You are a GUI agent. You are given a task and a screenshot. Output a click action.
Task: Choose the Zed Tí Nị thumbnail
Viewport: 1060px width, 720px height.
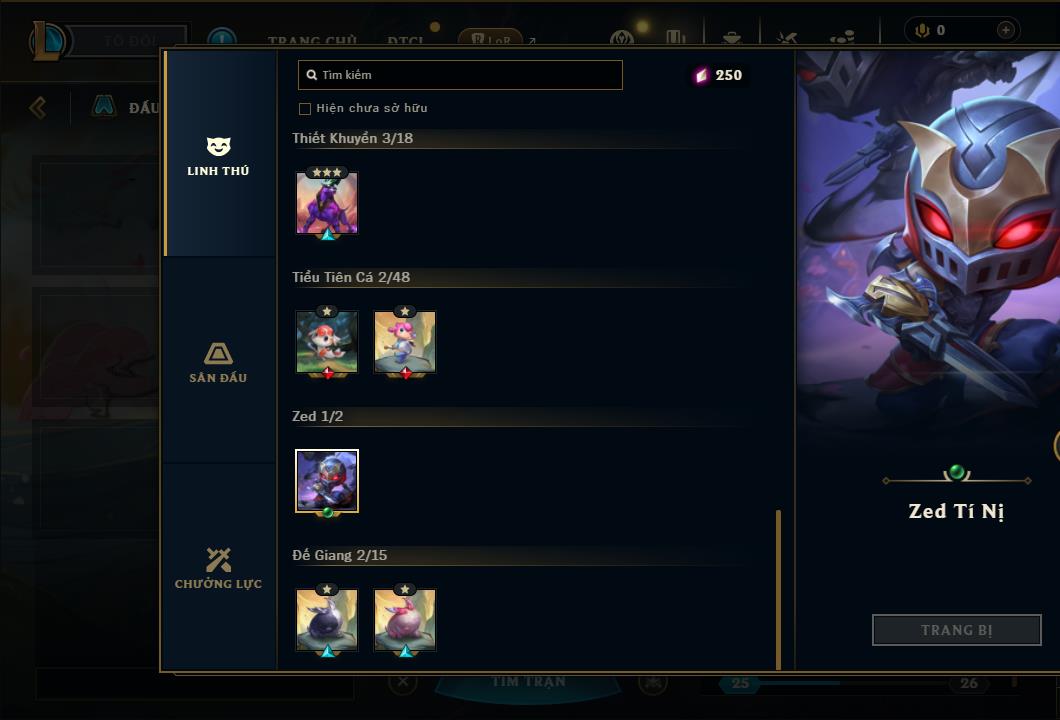(327, 481)
